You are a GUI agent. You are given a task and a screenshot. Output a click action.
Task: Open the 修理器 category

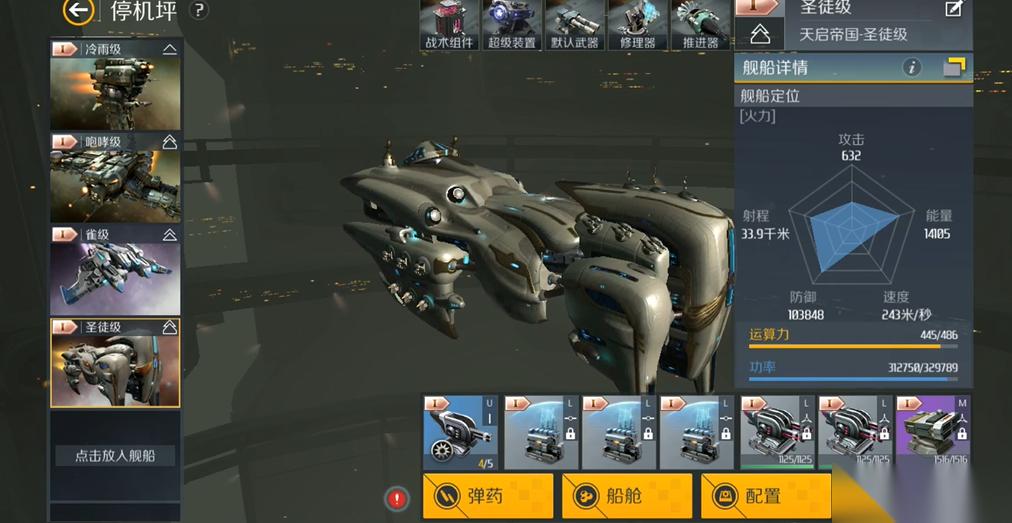click(637, 26)
